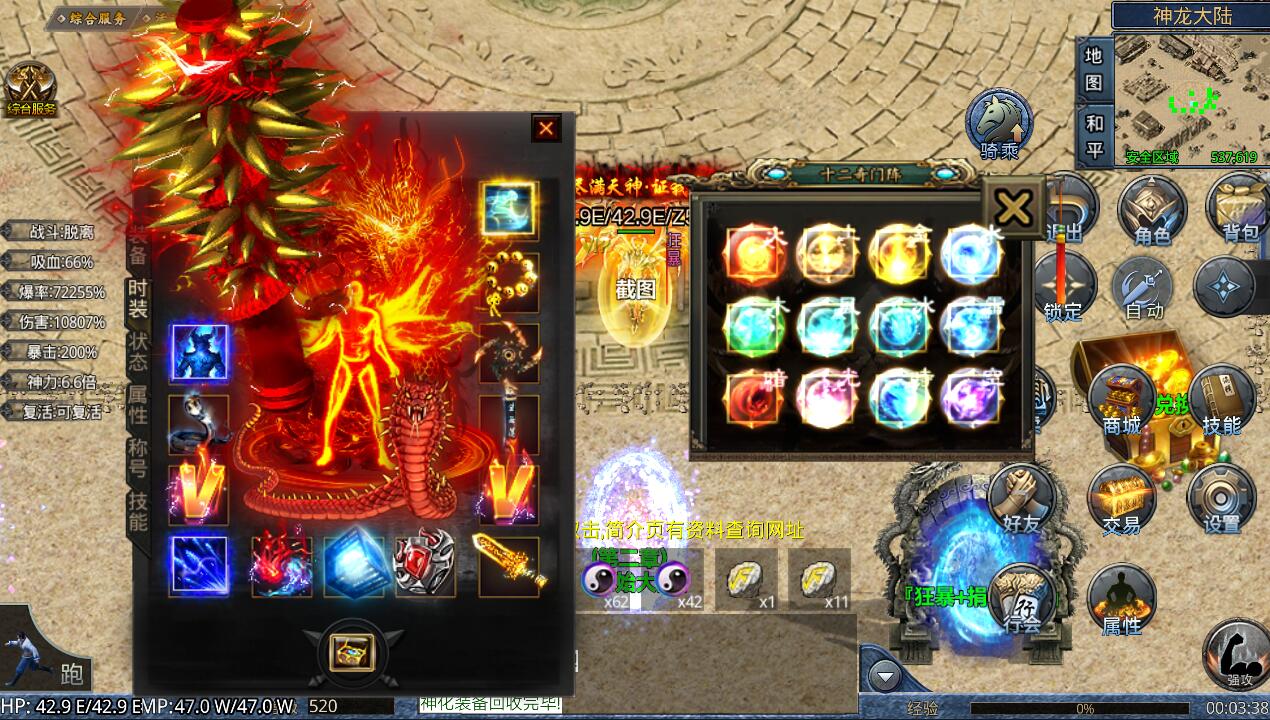This screenshot has width=1270, height=720.
Task: Open the 属性 tab in character panel
Action: 138,403
